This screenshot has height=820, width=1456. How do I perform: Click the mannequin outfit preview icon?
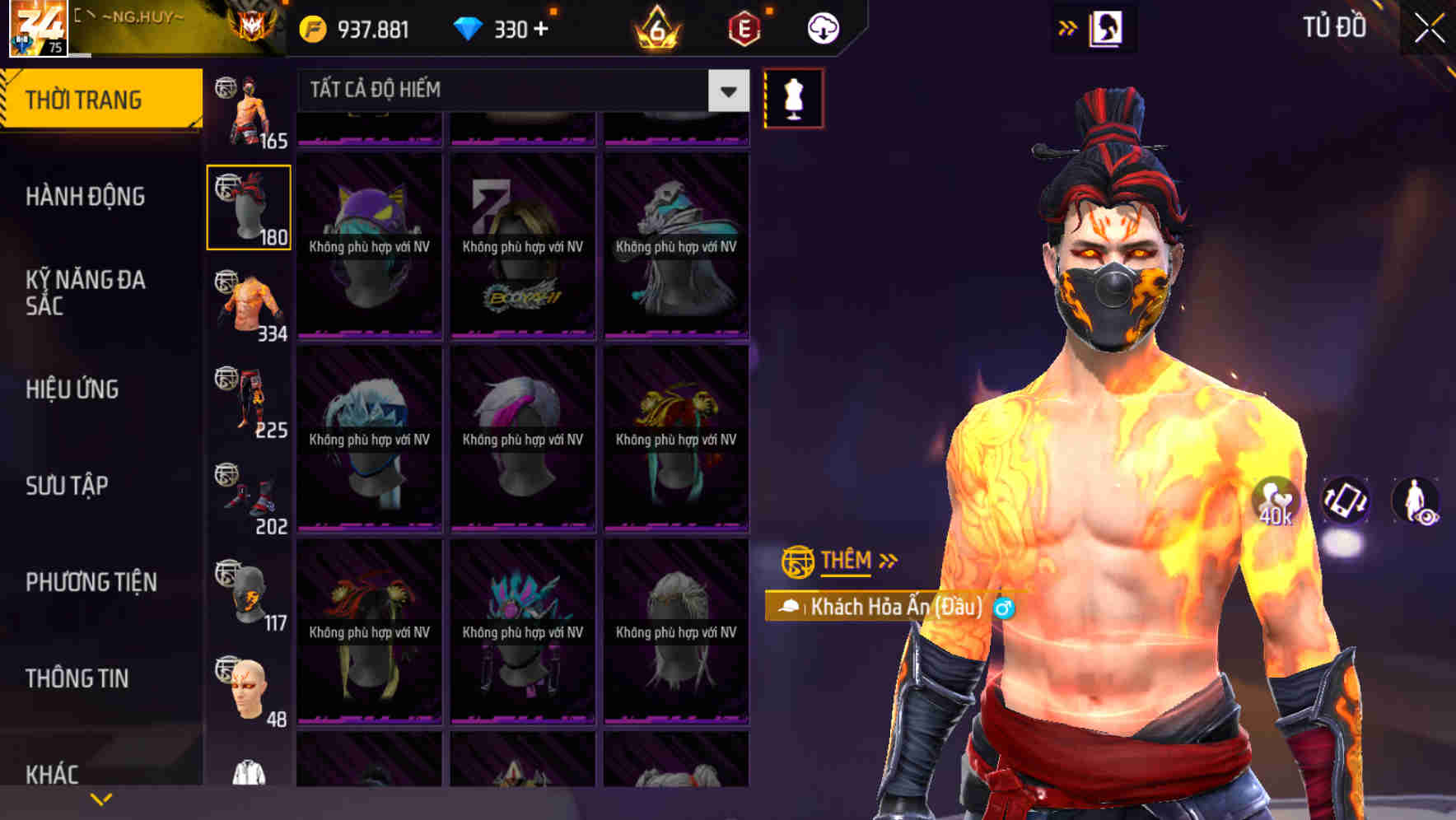795,96
